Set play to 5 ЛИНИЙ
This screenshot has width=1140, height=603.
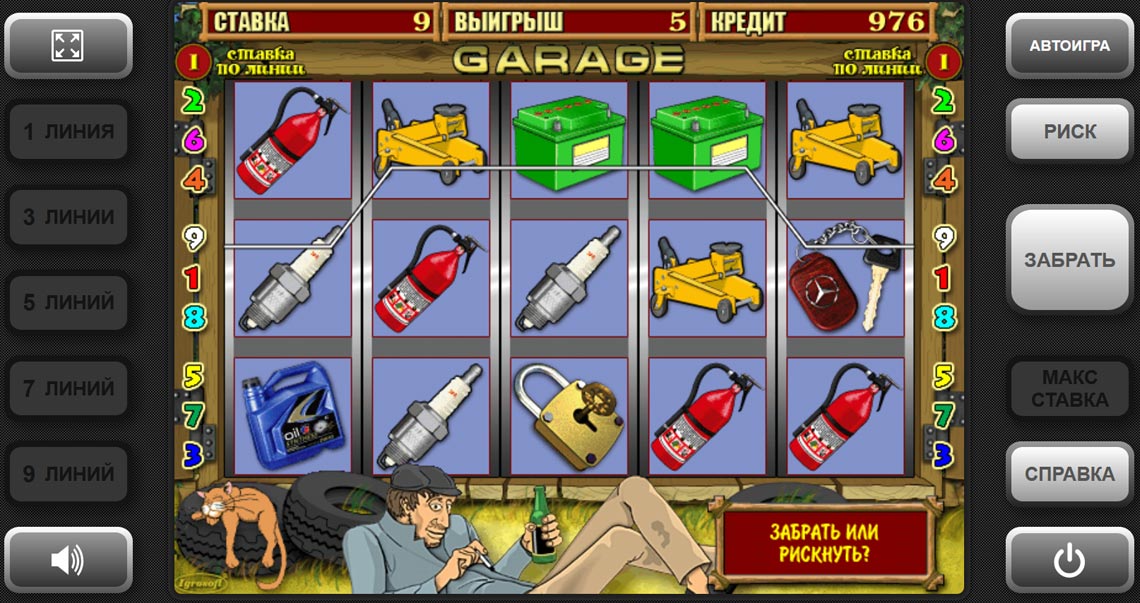pyautogui.click(x=68, y=302)
